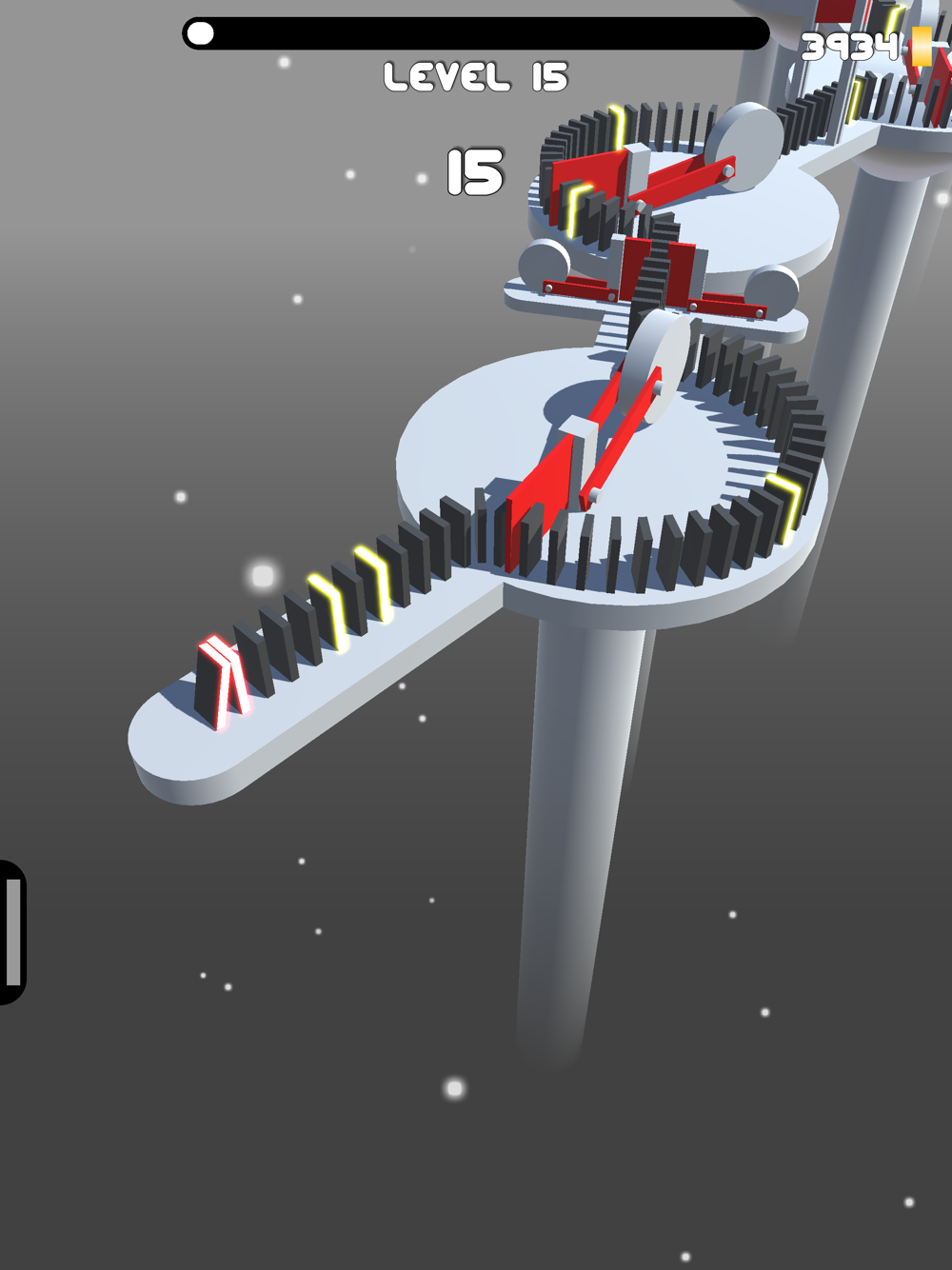Screen dimensions: 952x1270
Task: Open the black side tab handle
Action: (12, 932)
